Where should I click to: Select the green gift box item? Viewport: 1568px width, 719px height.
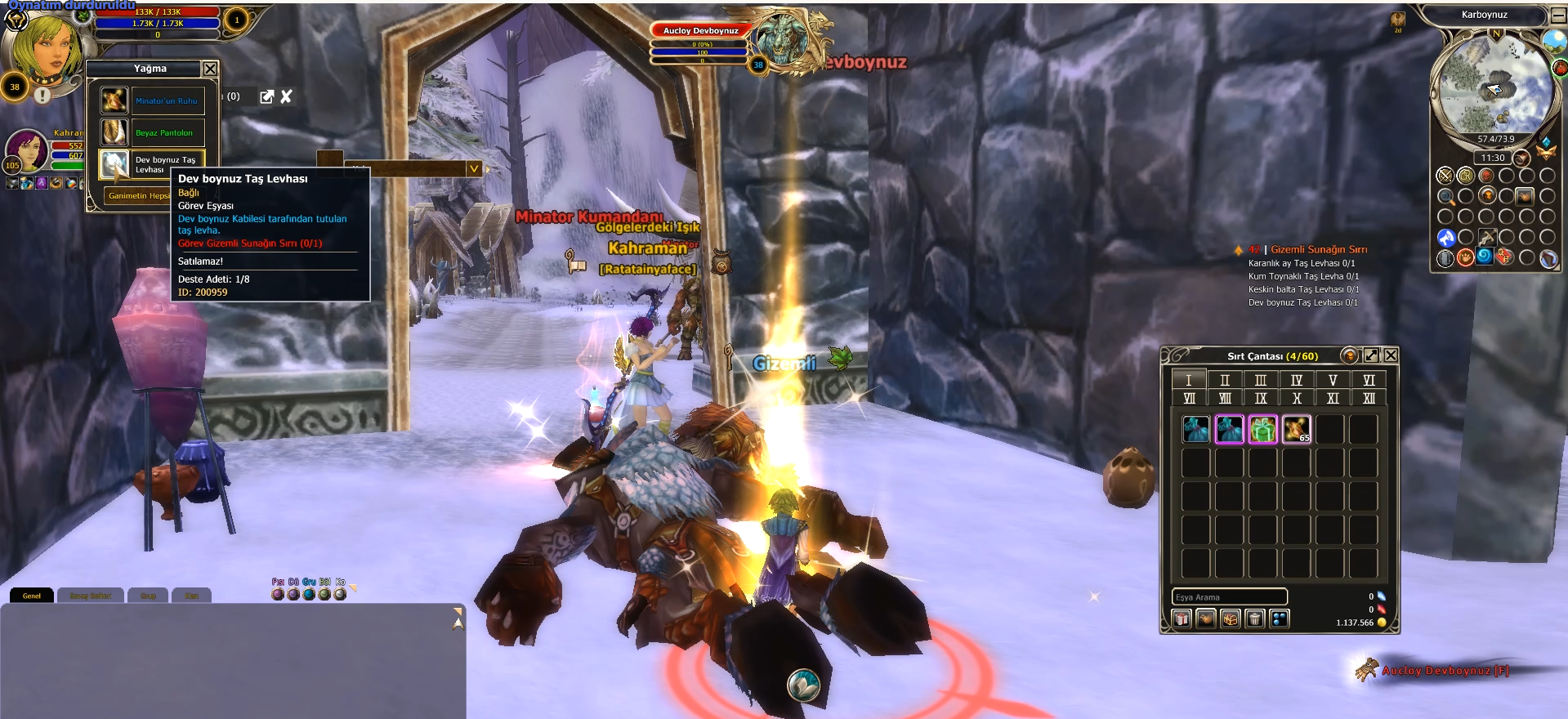click(x=1262, y=429)
